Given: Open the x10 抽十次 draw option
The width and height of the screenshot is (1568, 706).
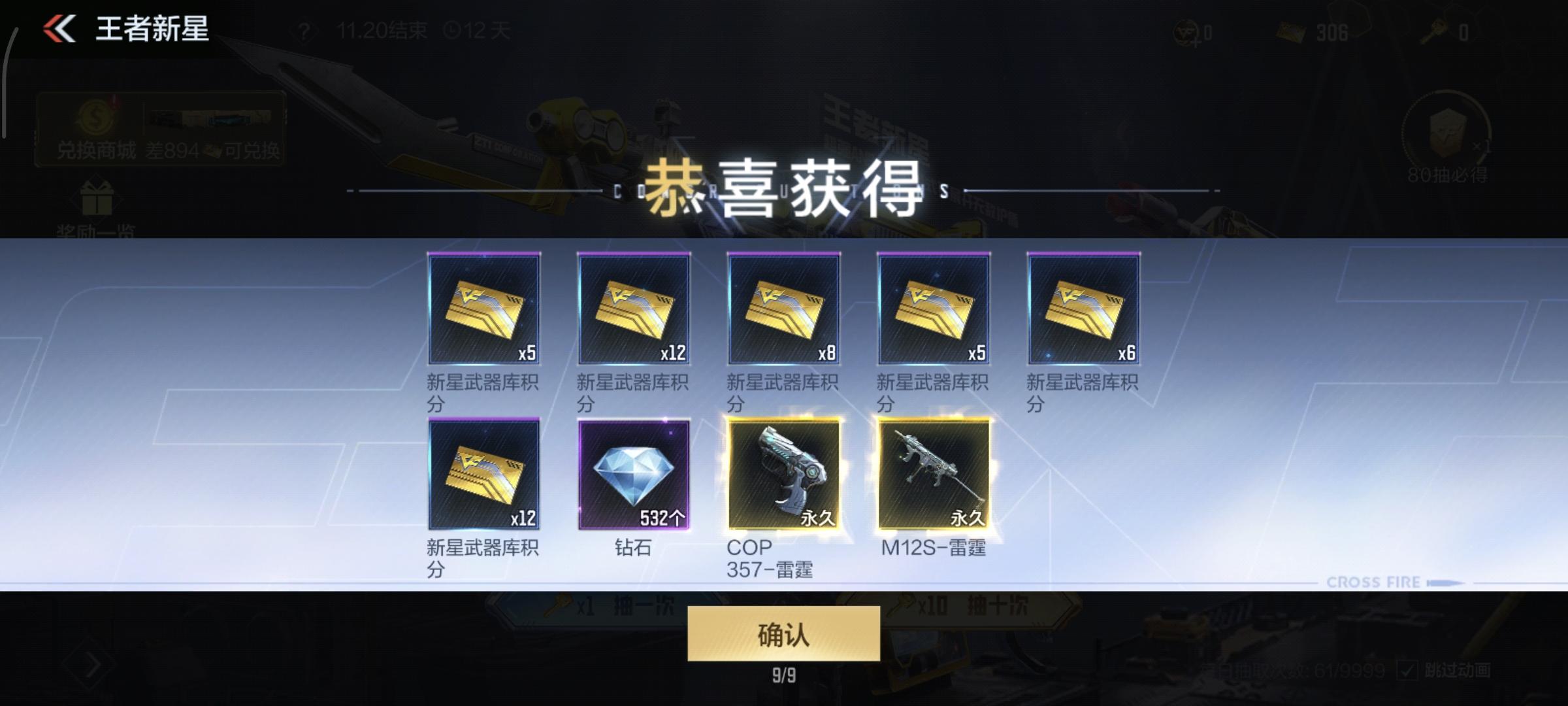Looking at the screenshot, I should point(967,608).
